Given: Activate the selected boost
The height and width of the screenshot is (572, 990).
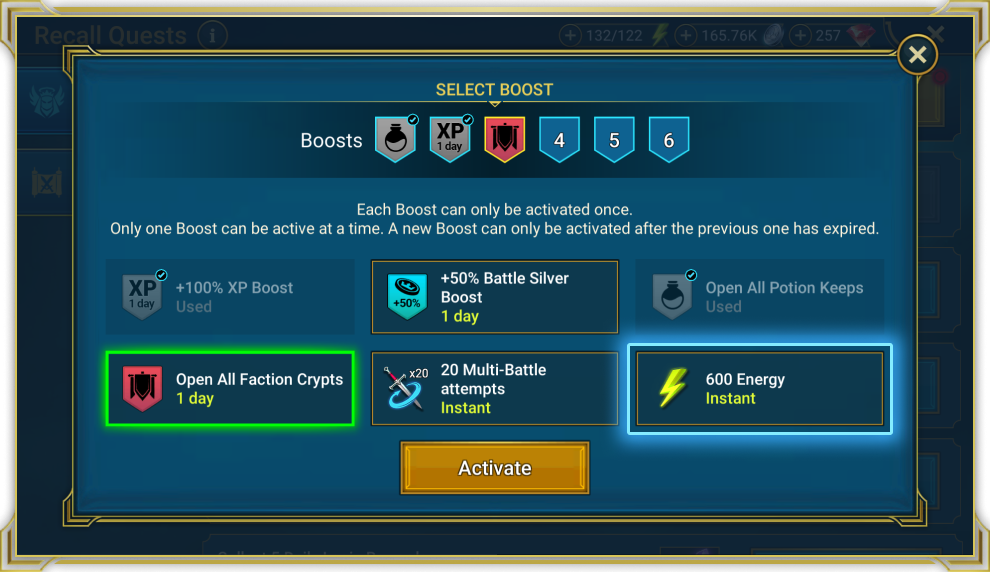Looking at the screenshot, I should click(494, 468).
